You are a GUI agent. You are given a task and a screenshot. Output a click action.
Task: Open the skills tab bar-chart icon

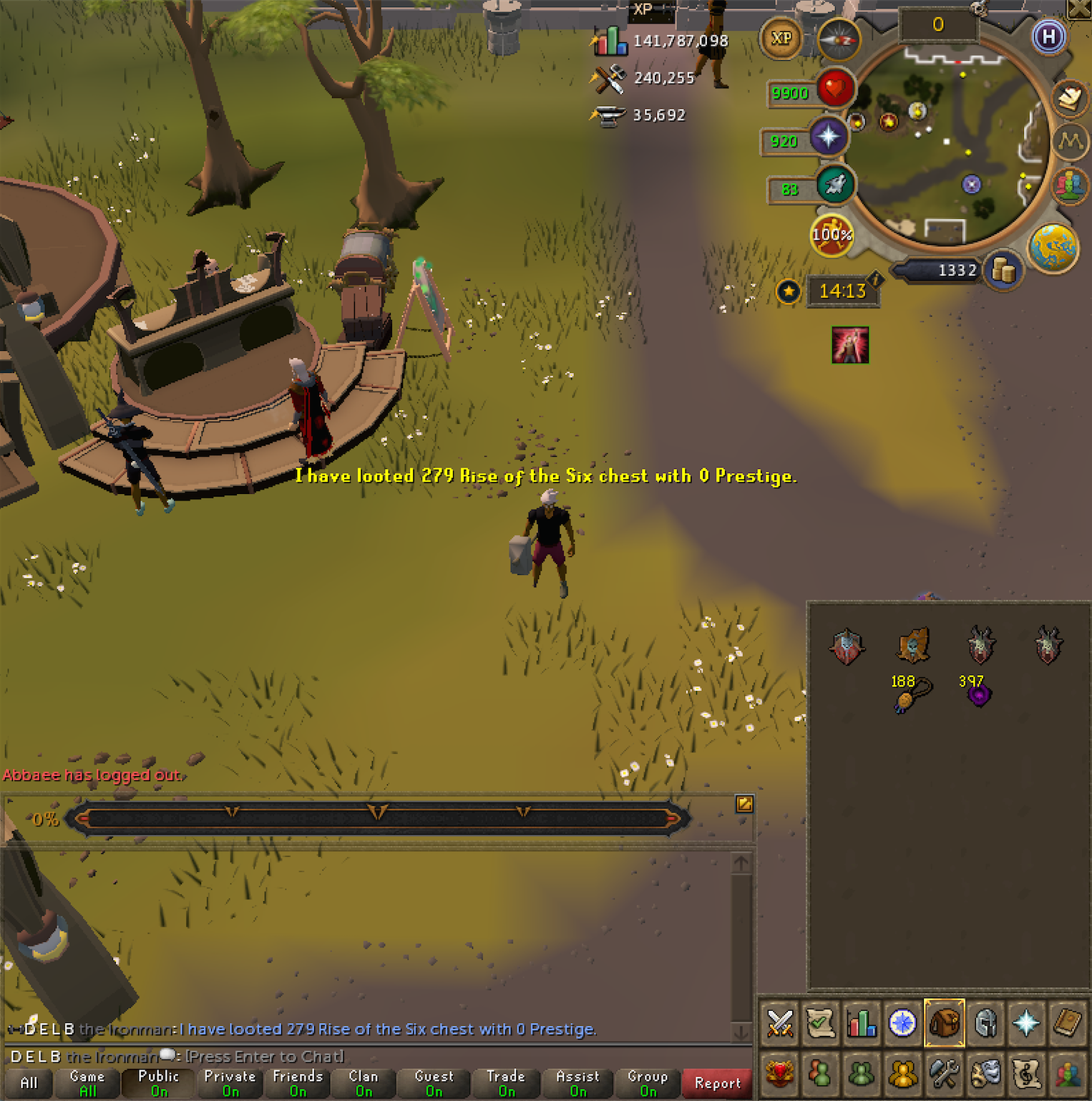pos(862,1024)
